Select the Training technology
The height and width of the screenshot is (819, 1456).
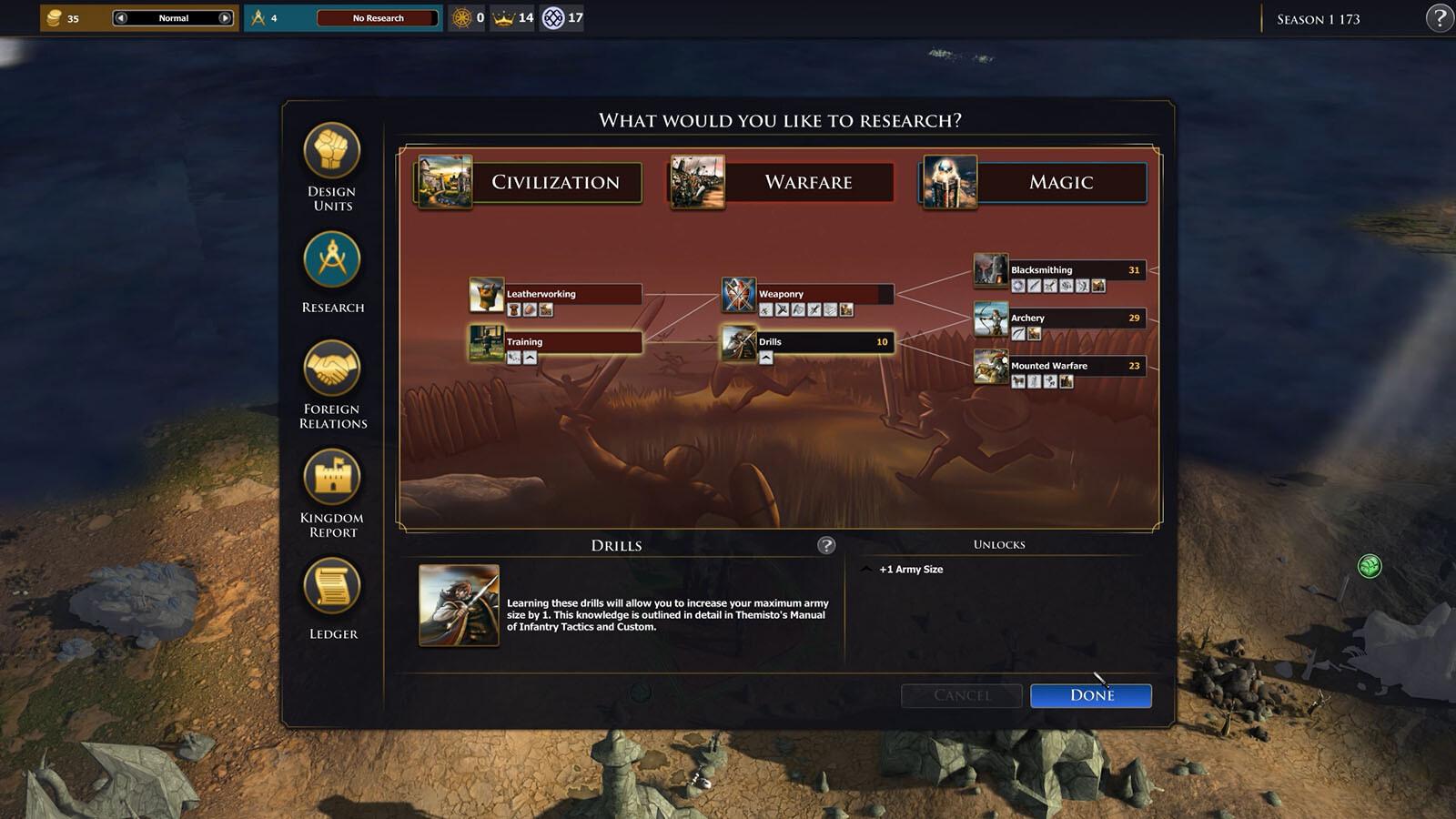tap(572, 342)
